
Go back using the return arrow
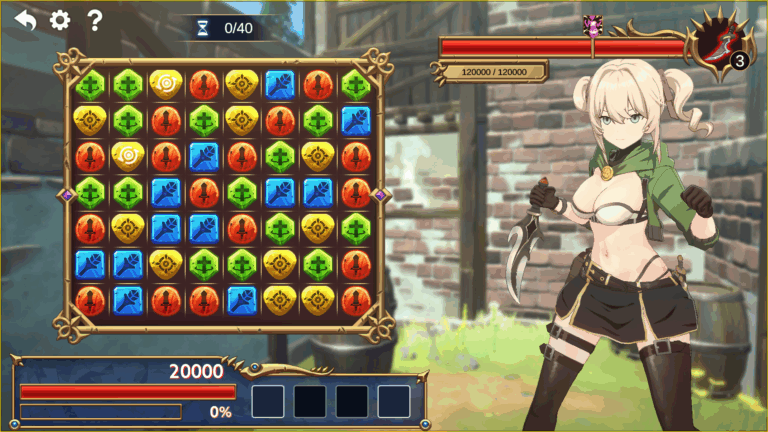(x=25, y=20)
